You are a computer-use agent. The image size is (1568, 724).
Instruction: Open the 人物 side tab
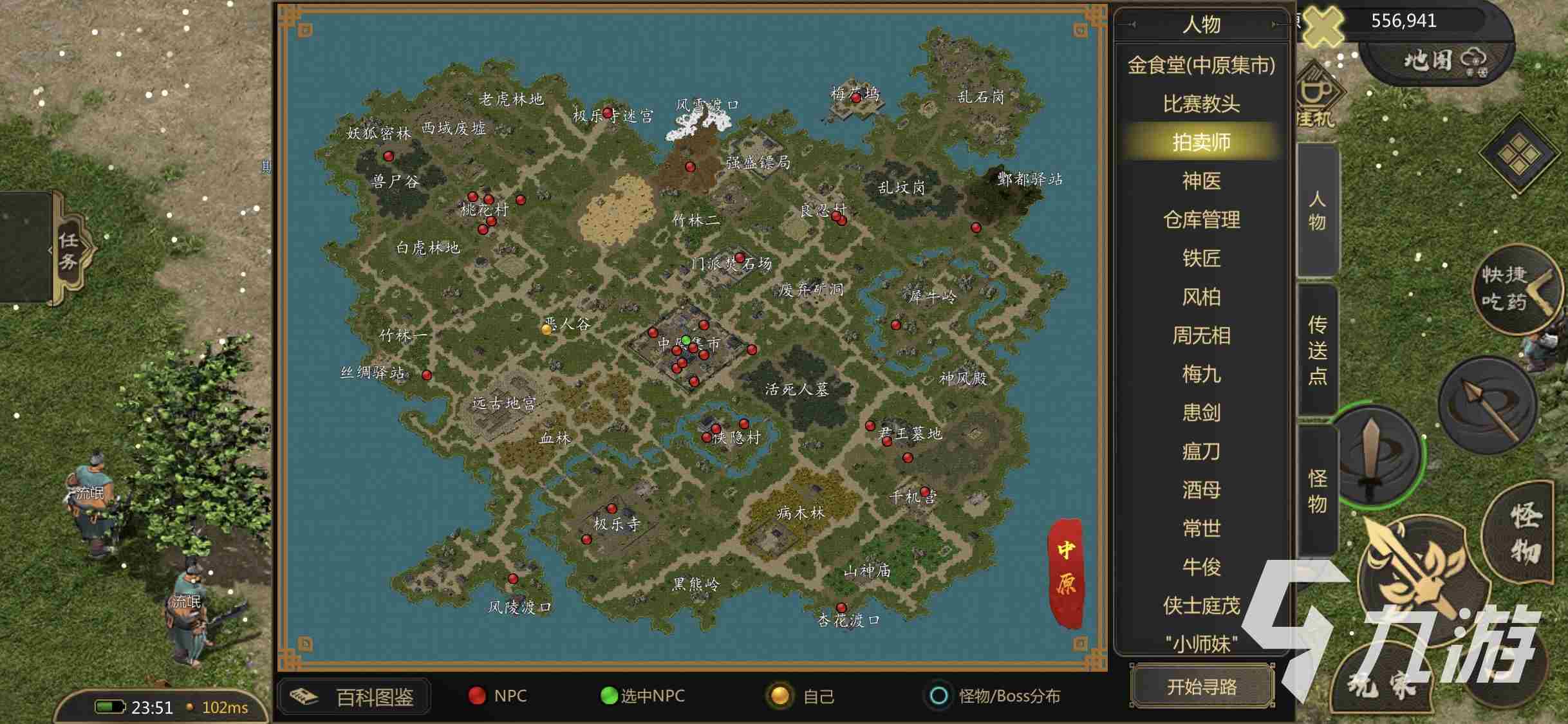pyautogui.click(x=1317, y=210)
